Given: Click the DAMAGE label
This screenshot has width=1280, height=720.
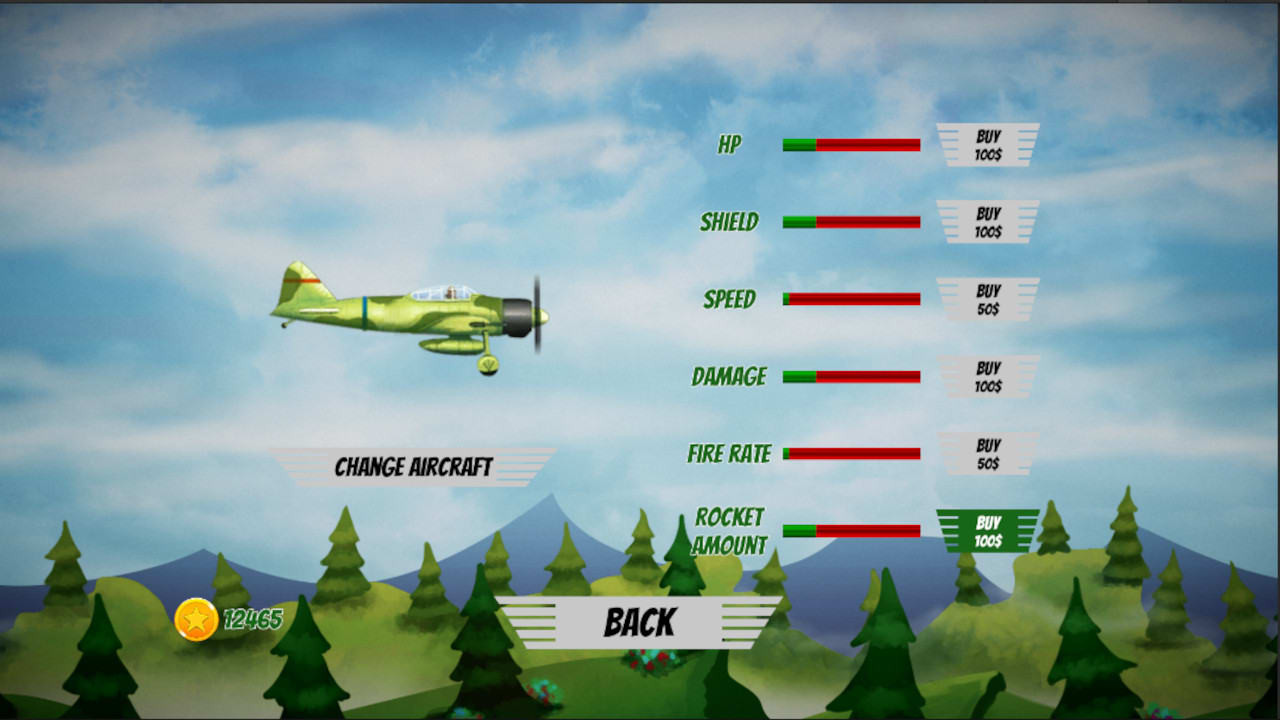Looking at the screenshot, I should tap(729, 377).
